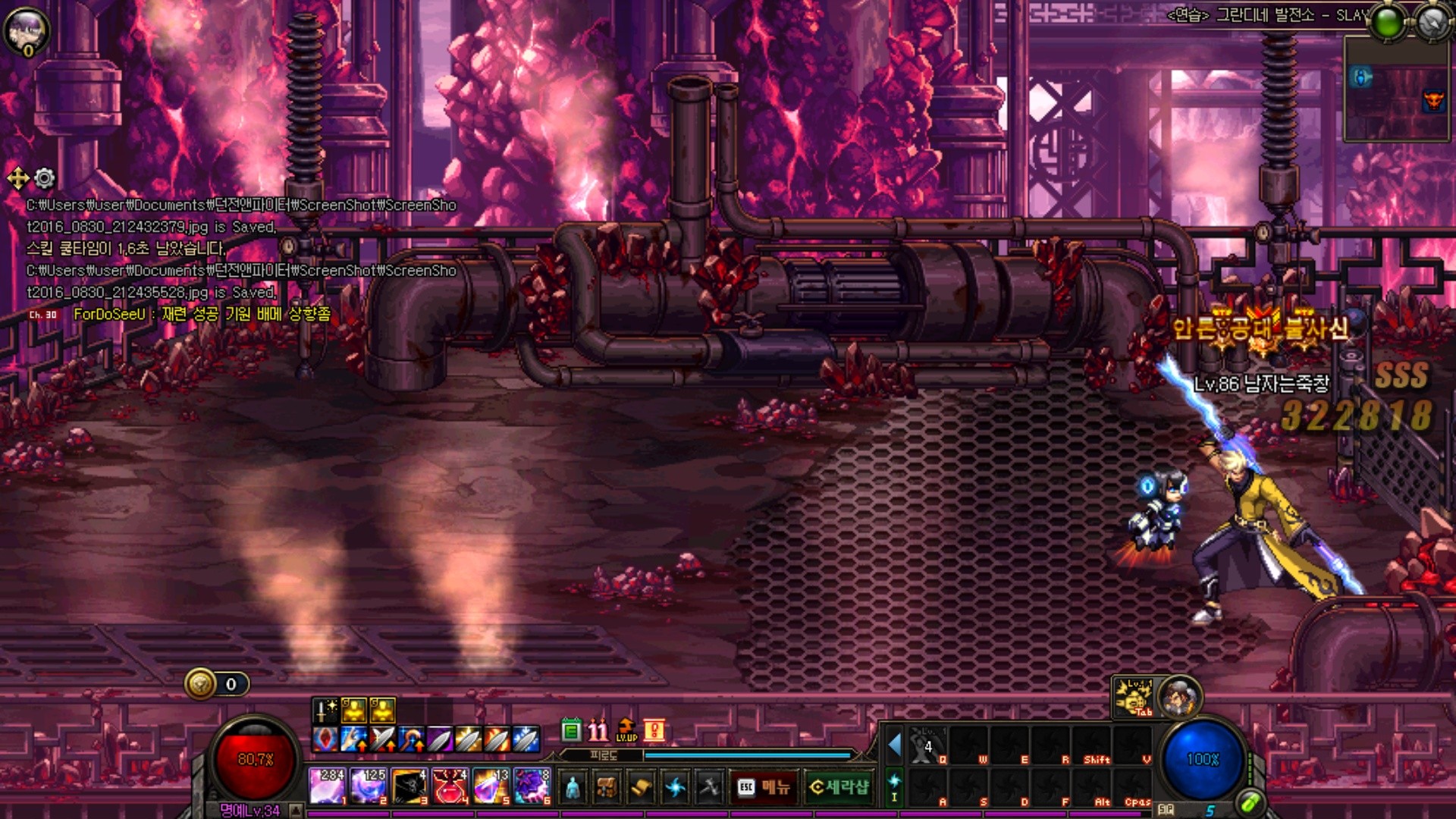The width and height of the screenshot is (1456, 819).
Task: Use the consumable in quick slot 1
Action: [x=327, y=786]
